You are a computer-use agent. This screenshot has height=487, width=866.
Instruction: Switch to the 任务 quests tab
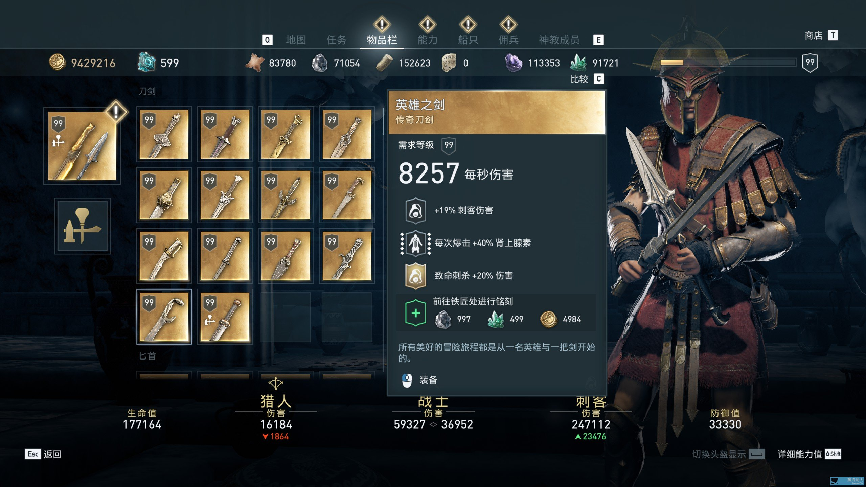(x=337, y=40)
